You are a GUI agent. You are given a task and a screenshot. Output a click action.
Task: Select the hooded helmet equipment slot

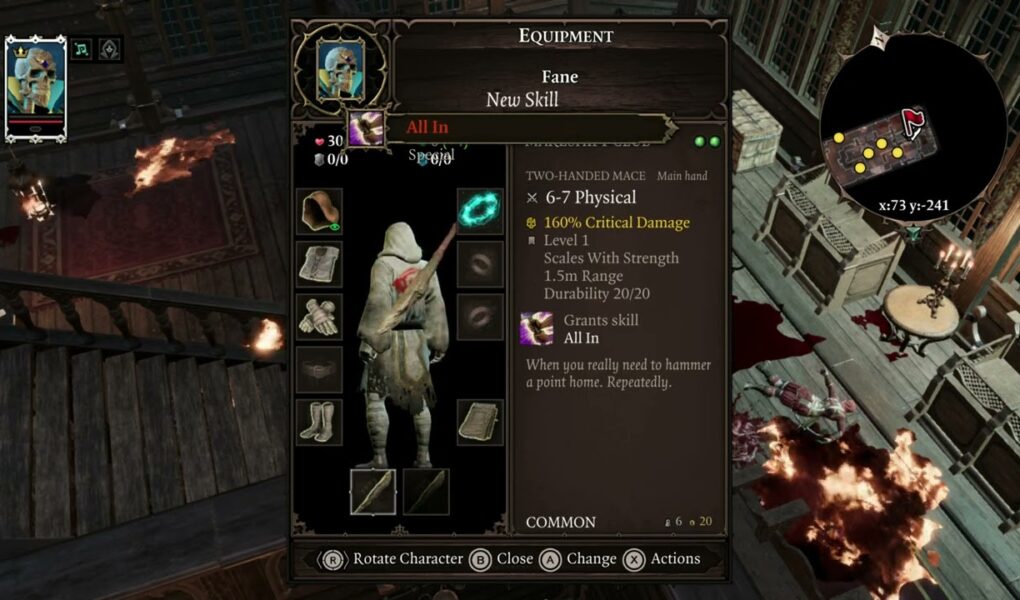(x=320, y=211)
